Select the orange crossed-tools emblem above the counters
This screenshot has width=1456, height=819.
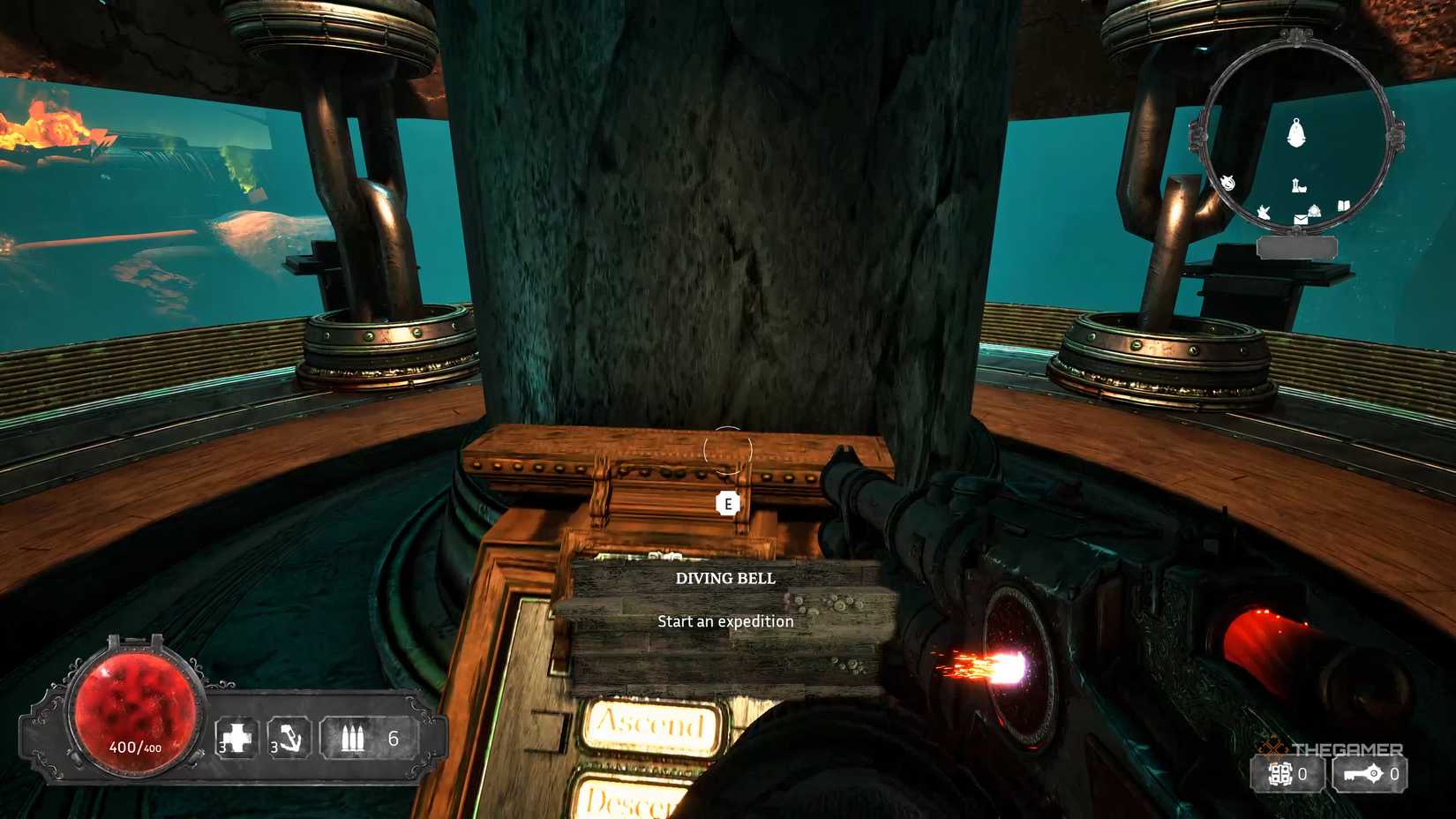tap(1272, 748)
